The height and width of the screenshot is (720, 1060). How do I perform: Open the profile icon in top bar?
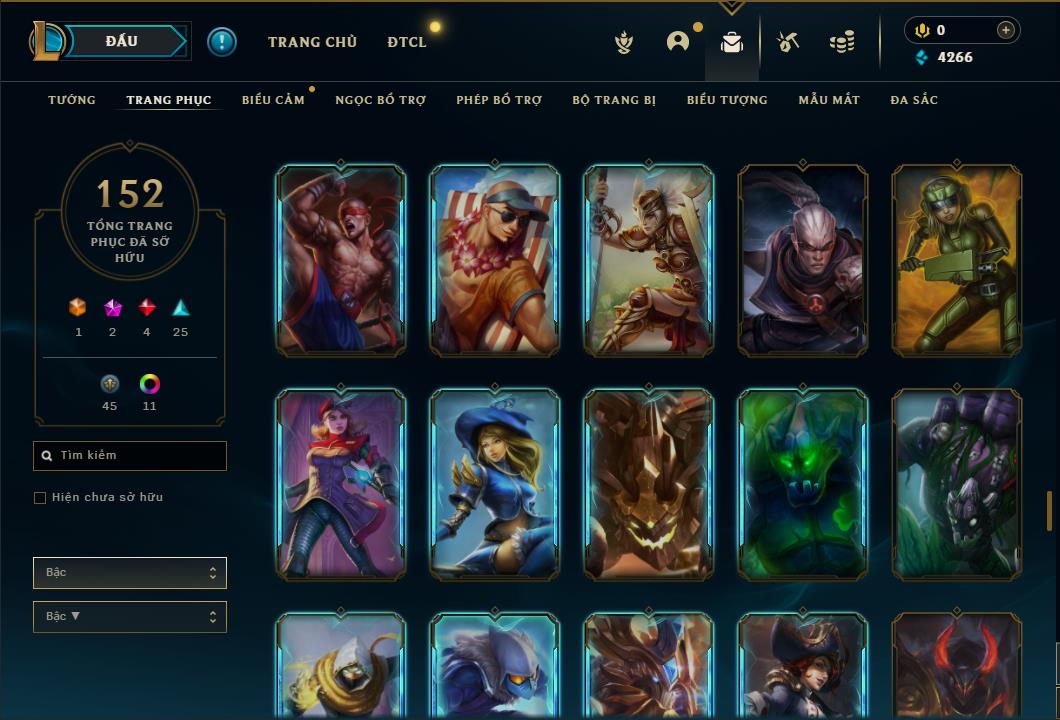point(678,42)
